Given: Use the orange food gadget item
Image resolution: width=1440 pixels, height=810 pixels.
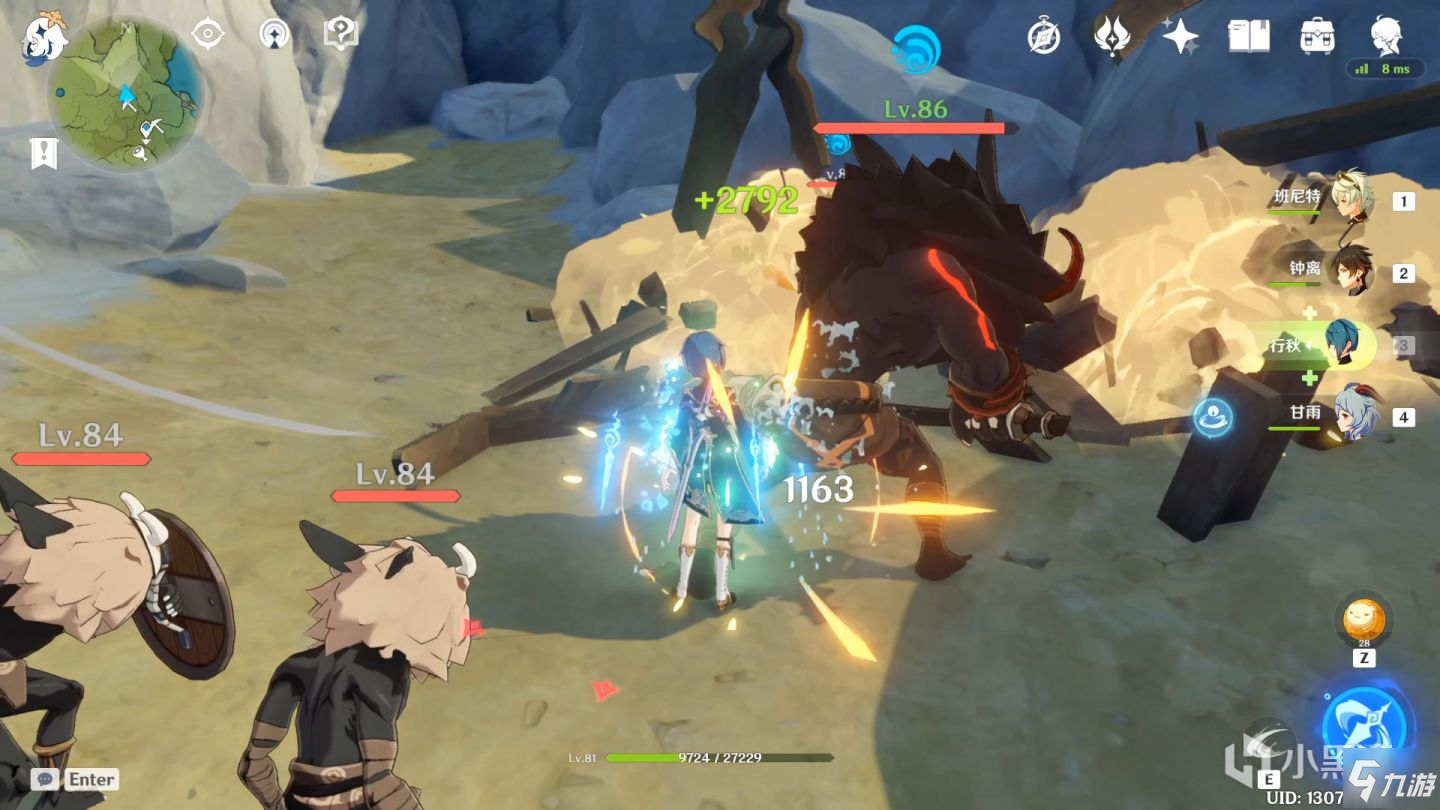Looking at the screenshot, I should pos(1364,620).
